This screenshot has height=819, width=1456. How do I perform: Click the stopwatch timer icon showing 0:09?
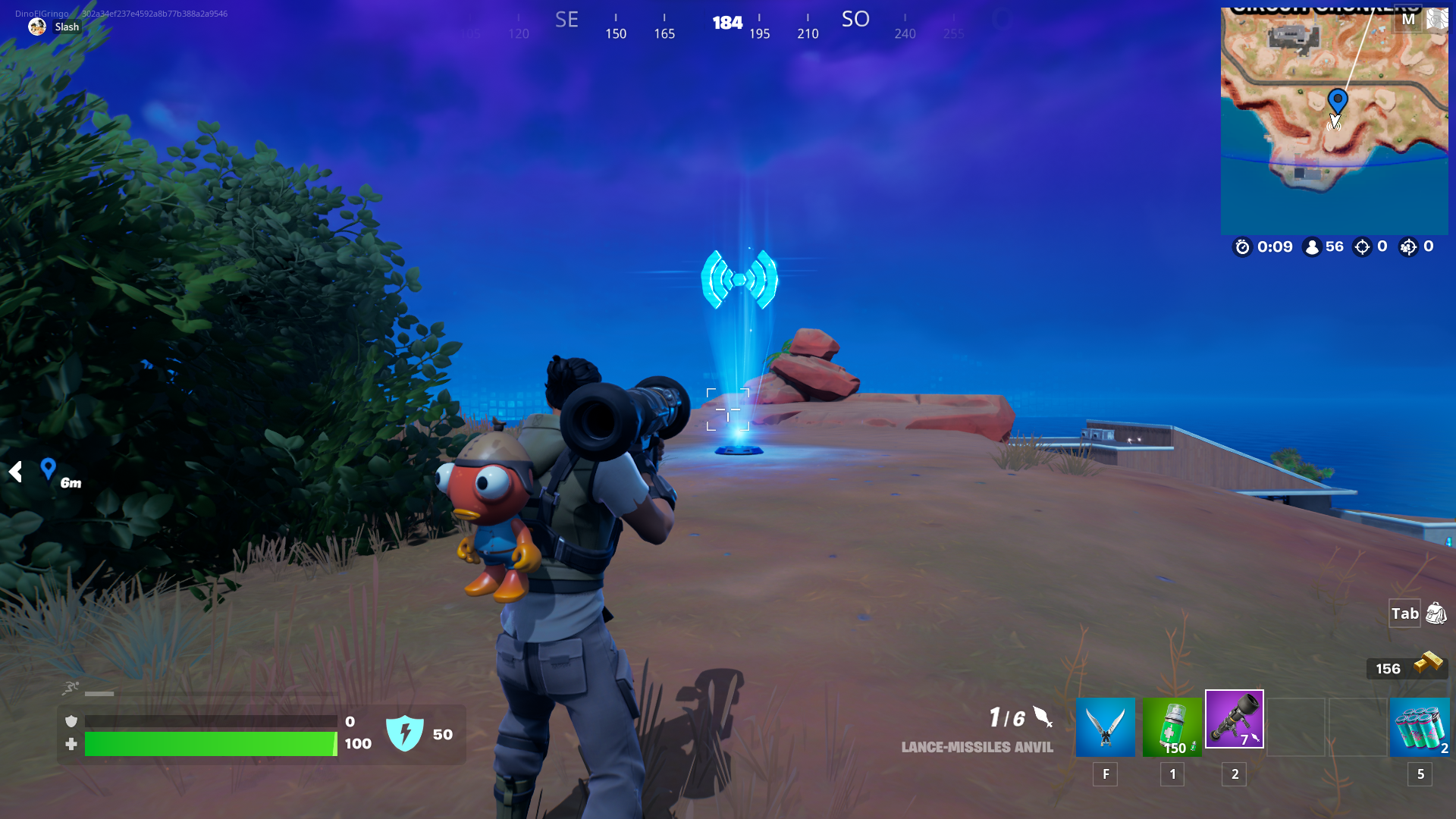point(1242,246)
